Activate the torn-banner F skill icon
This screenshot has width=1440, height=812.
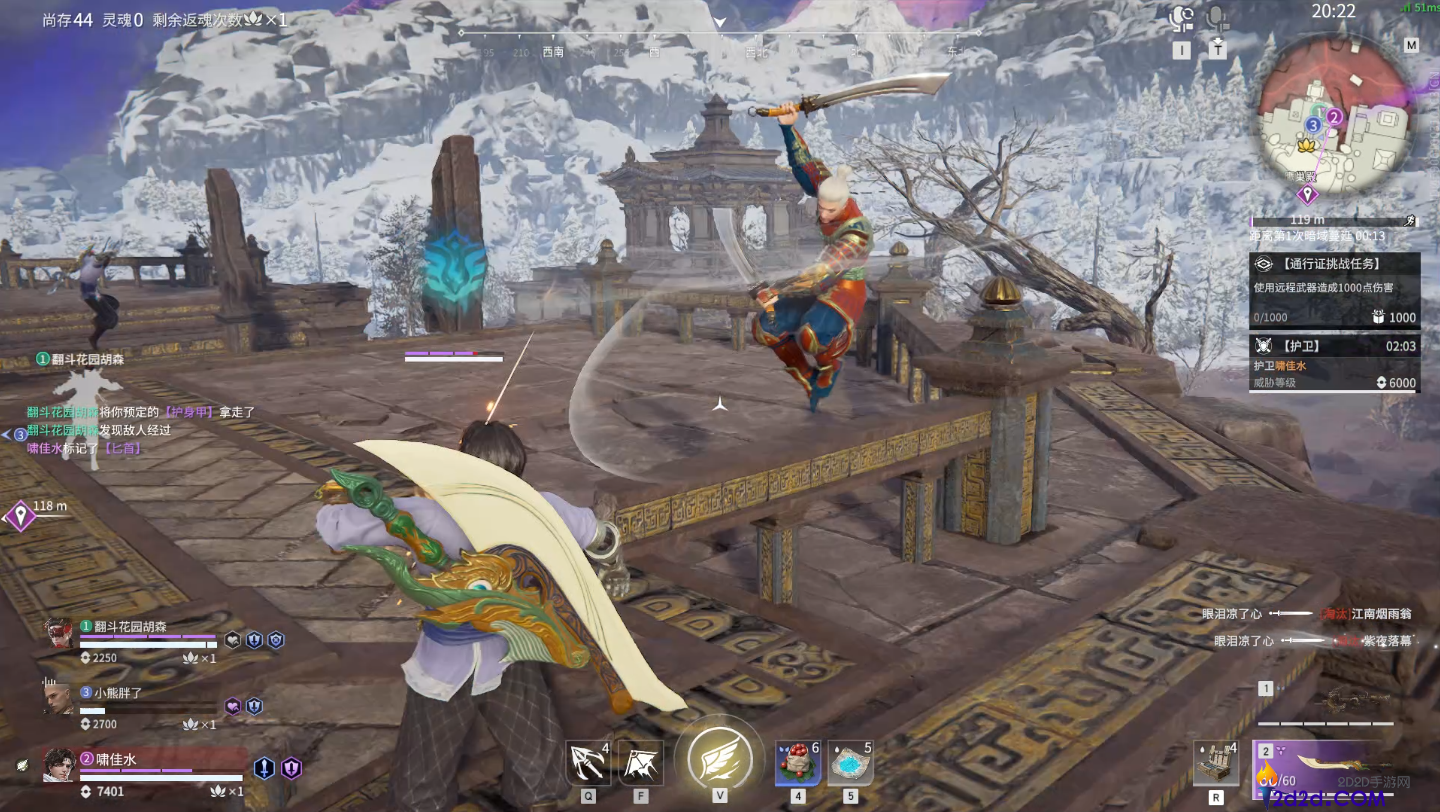[640, 765]
